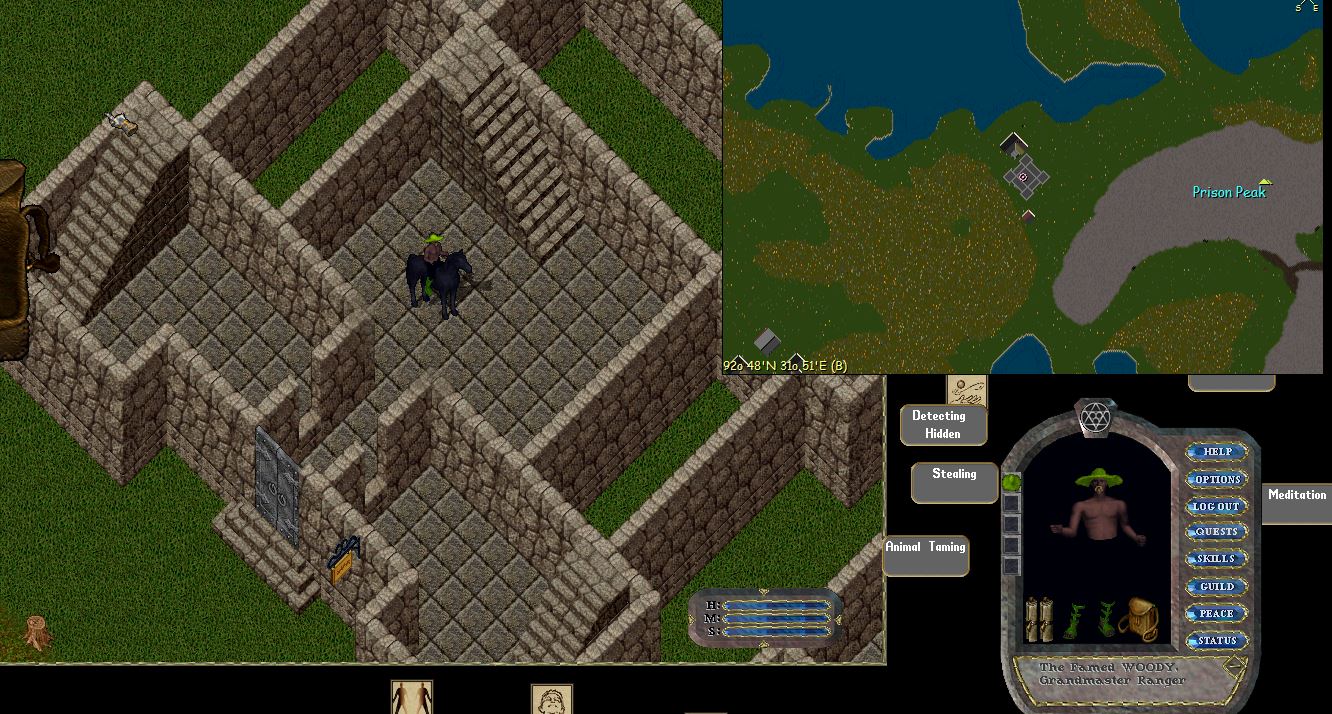Toggle the Peace/War mode button
Image resolution: width=1332 pixels, height=714 pixels.
[x=1216, y=613]
